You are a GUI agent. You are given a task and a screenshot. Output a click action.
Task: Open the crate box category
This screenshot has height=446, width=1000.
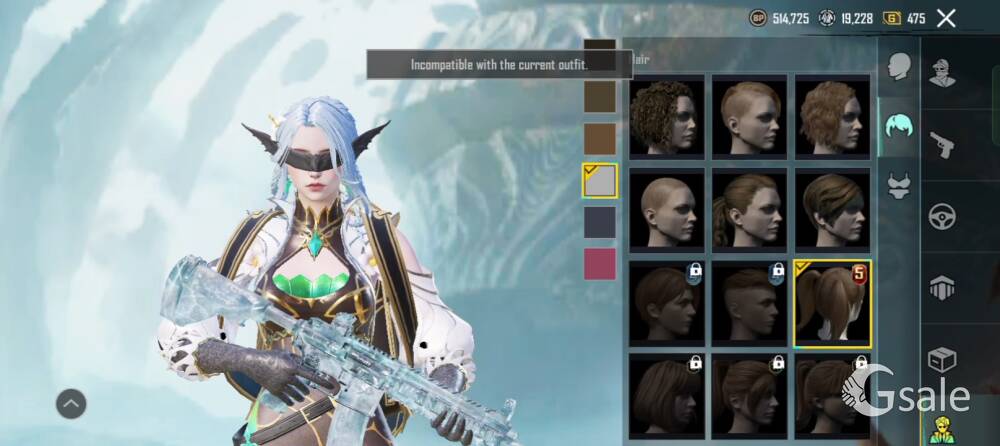943,359
